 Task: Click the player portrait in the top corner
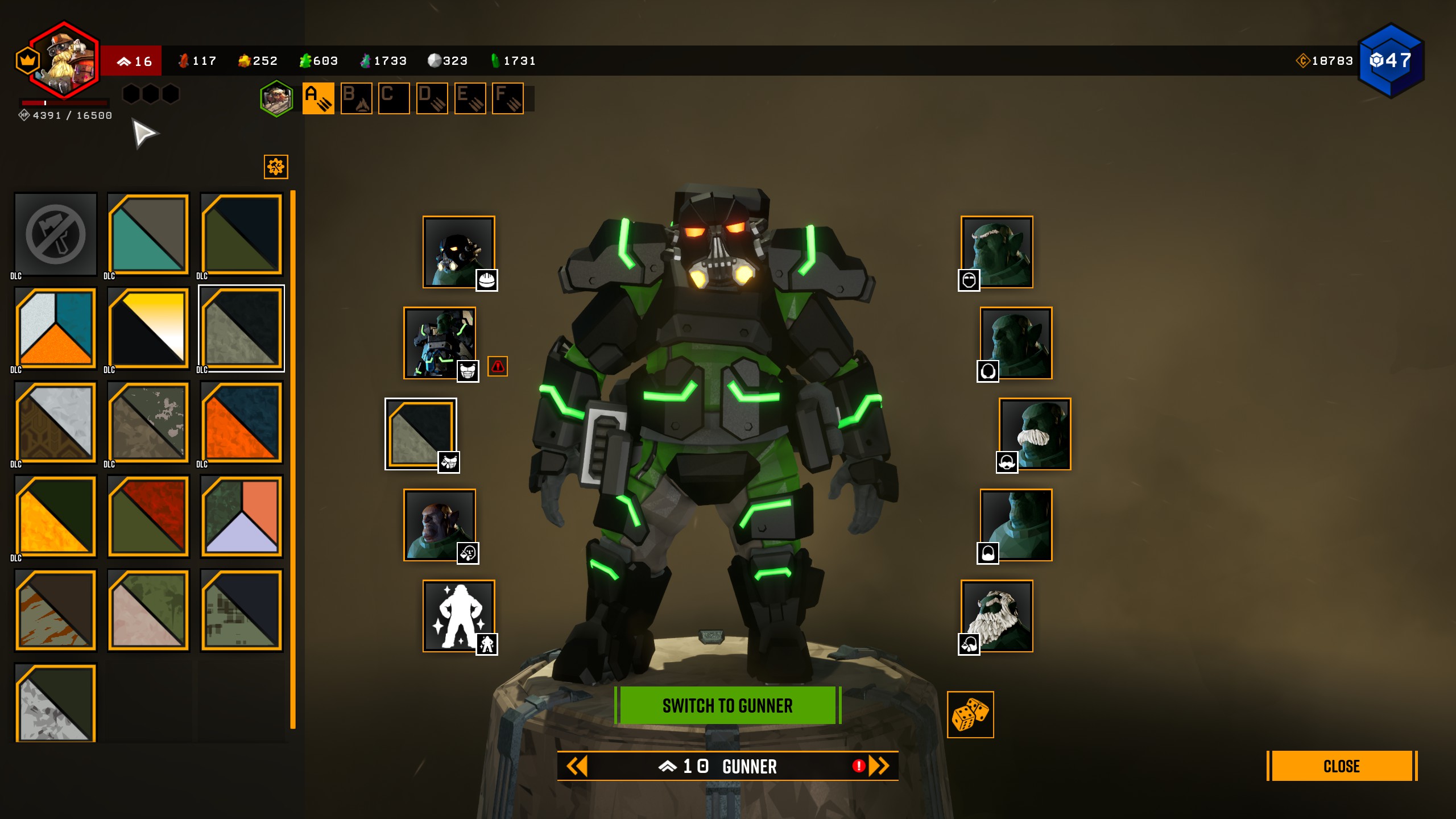tap(64, 61)
